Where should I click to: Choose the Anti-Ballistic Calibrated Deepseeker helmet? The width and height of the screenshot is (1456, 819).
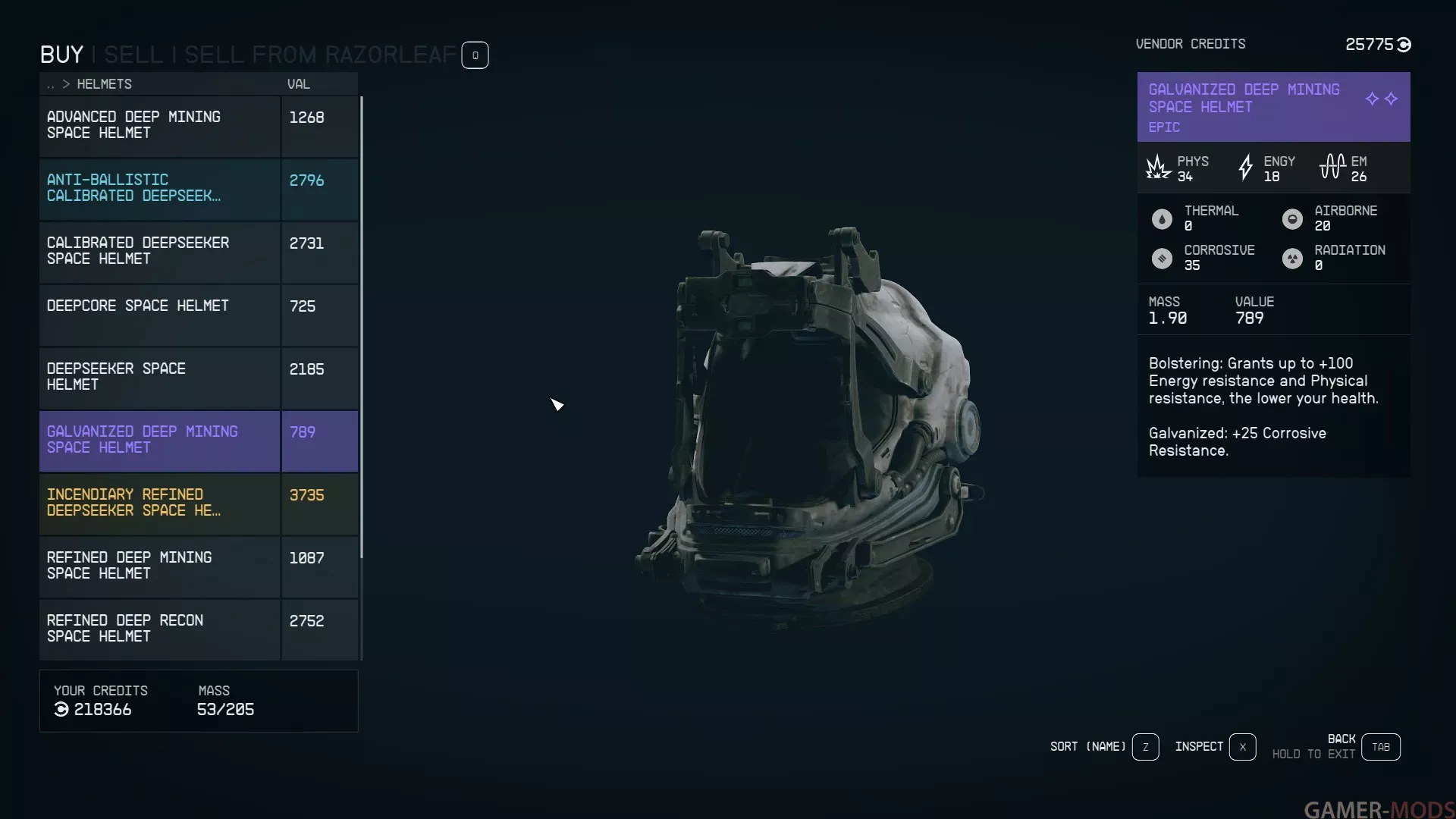coord(159,188)
